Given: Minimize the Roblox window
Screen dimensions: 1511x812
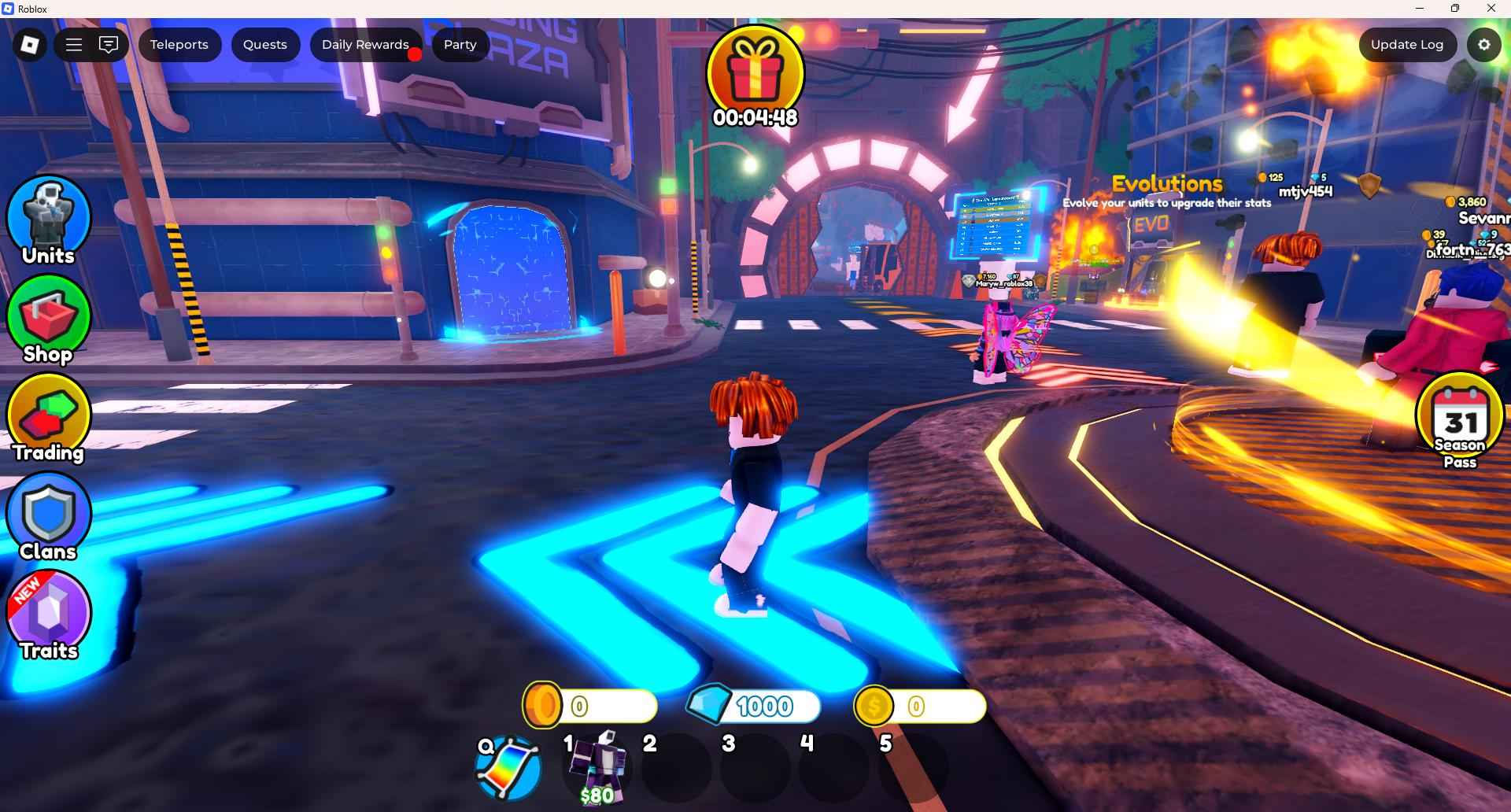Looking at the screenshot, I should 1420,9.
